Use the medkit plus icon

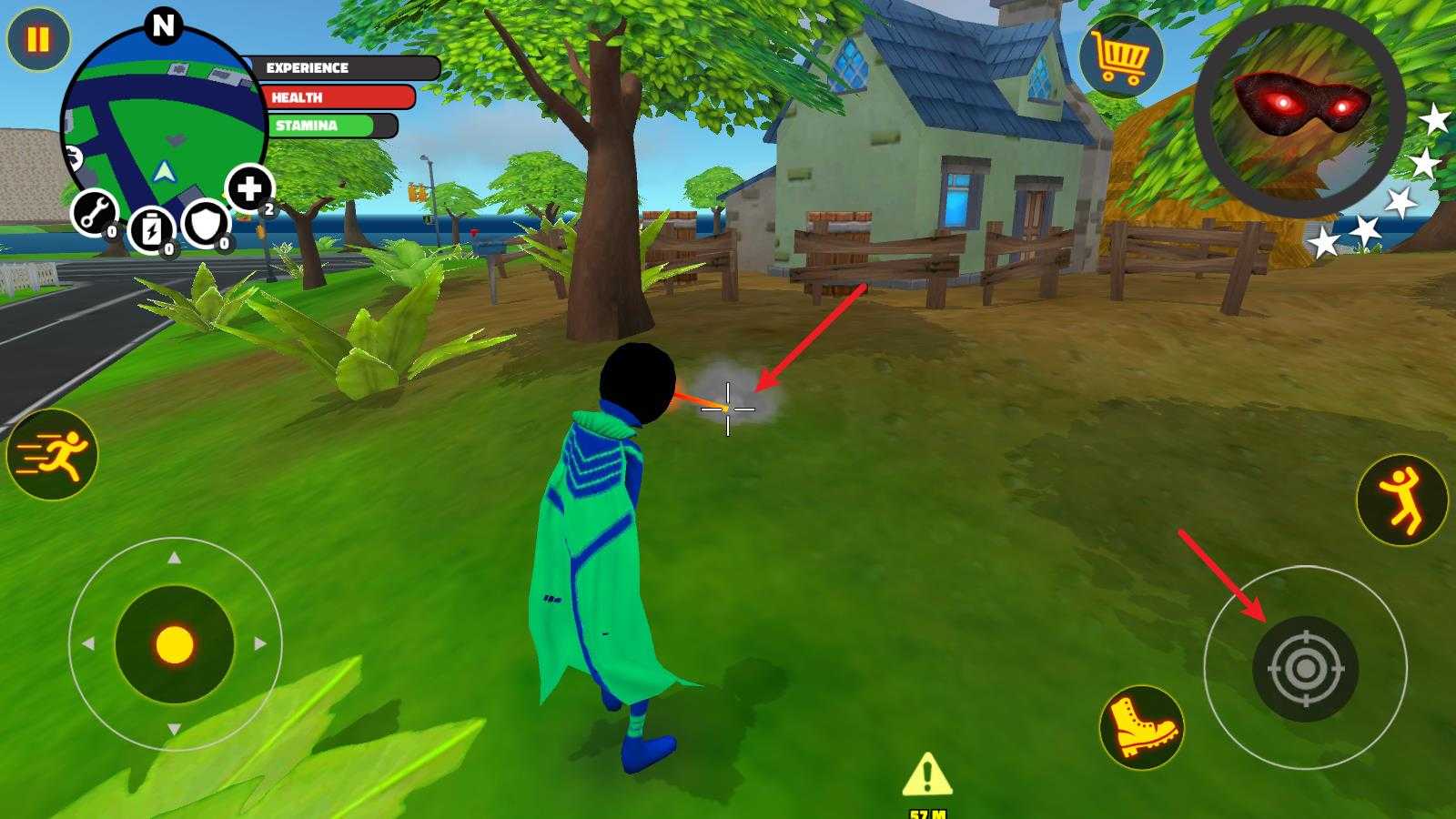point(249,189)
